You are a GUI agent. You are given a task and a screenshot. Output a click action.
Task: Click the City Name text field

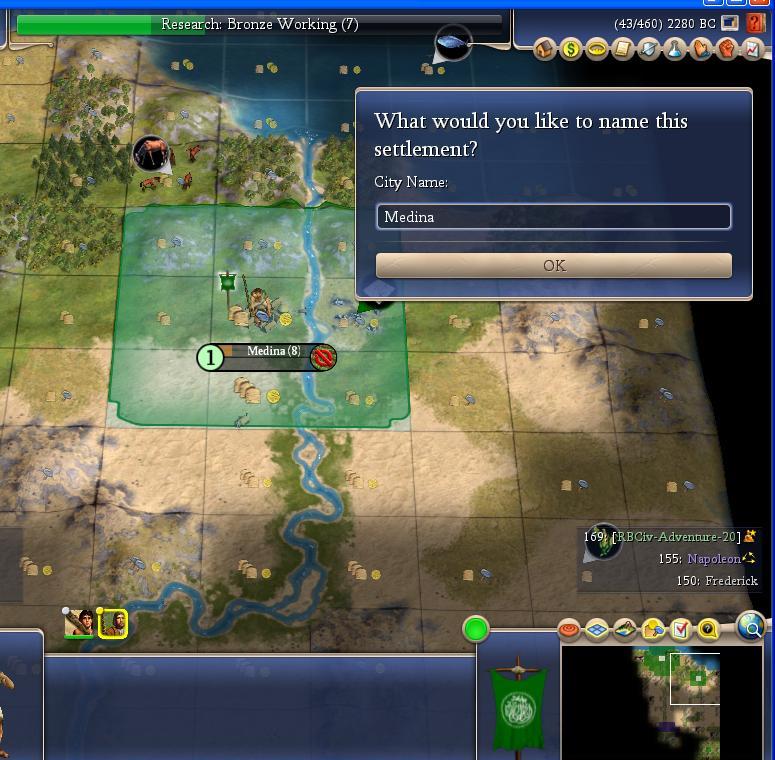(553, 217)
